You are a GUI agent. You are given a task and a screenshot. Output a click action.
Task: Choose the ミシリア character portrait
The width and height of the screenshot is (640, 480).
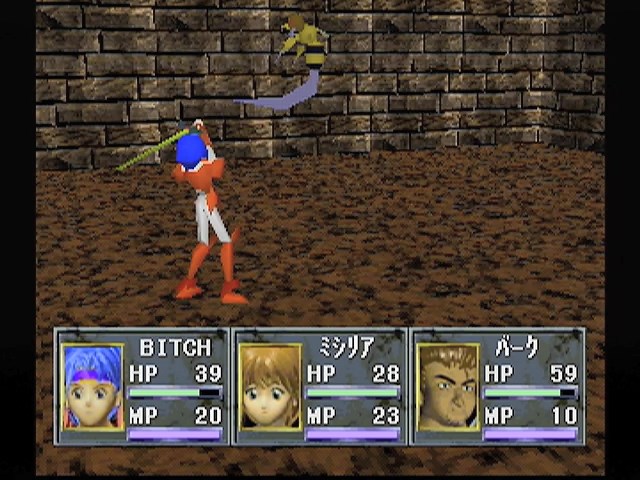(270, 387)
